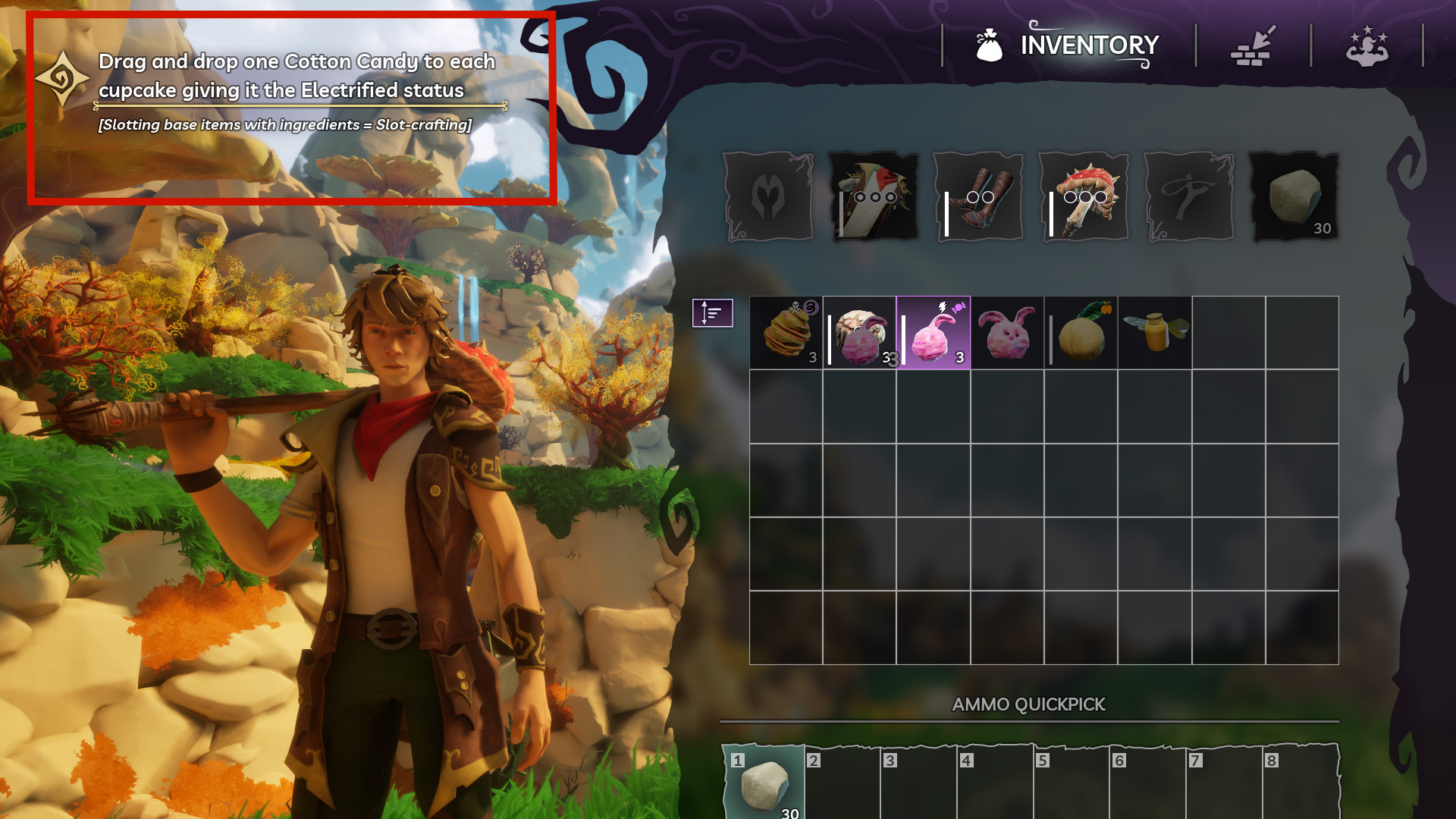
Task: Open the flexing character with stars tab
Action: 1367,45
